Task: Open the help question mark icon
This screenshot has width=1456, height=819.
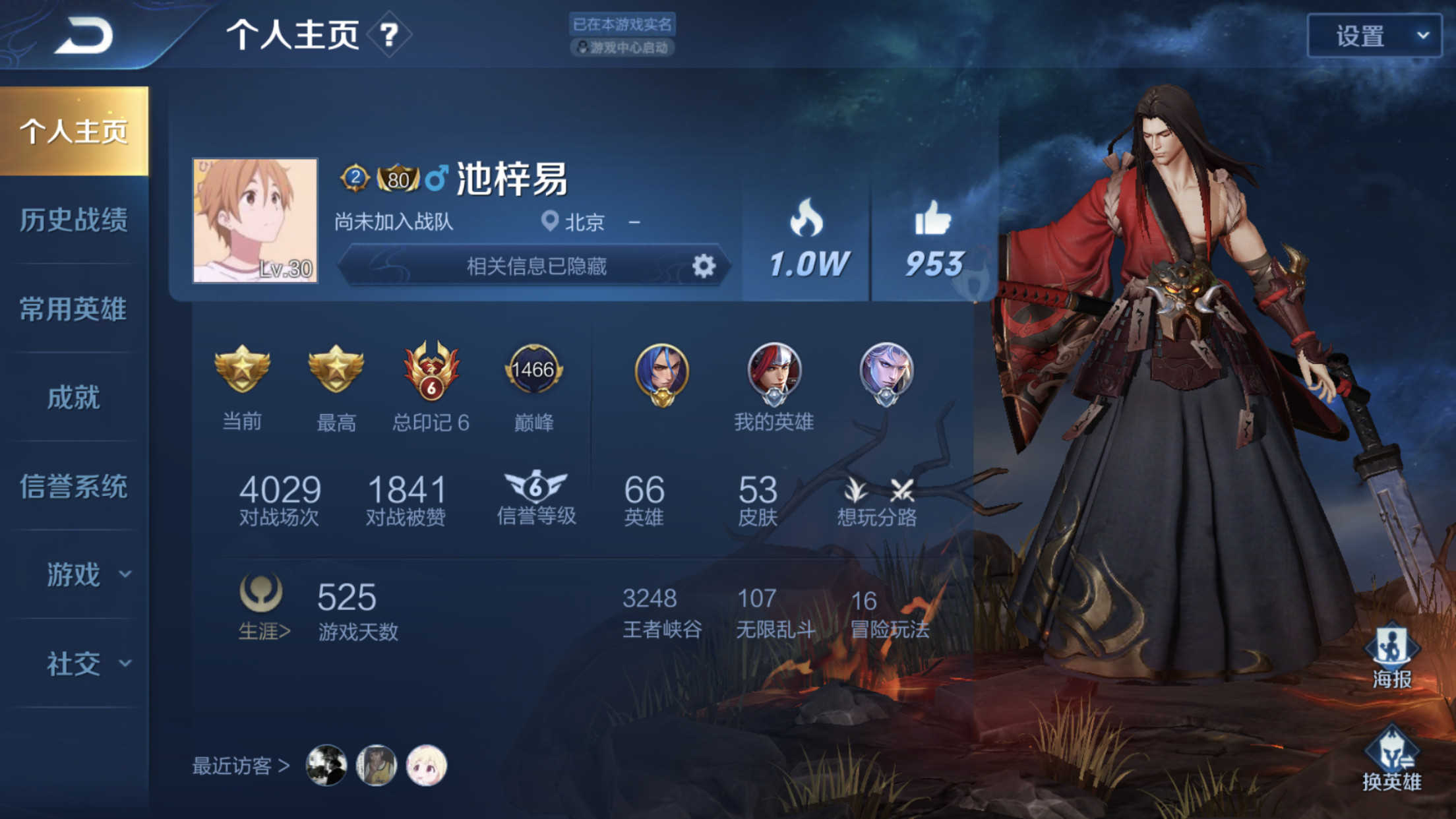Action: point(389,34)
